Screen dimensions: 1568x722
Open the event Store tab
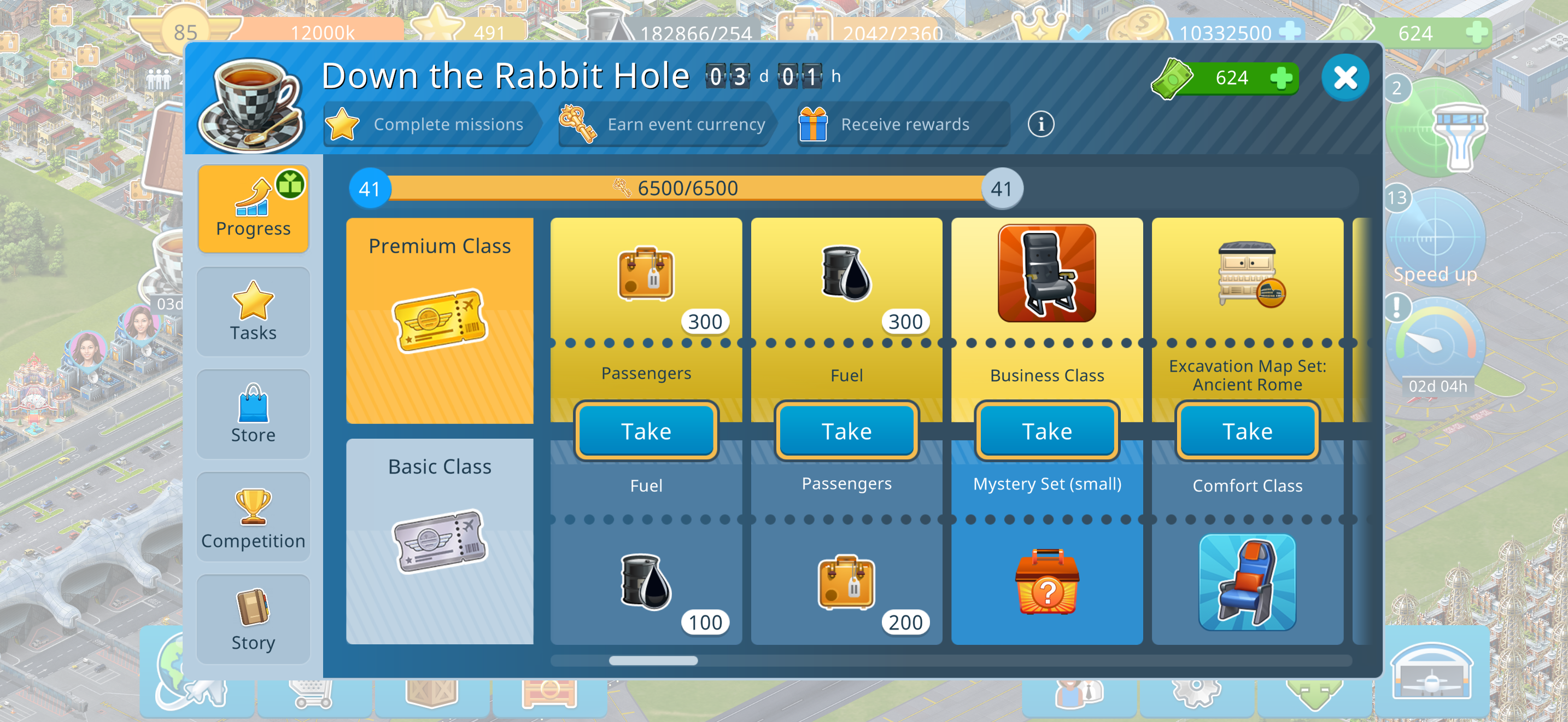pos(253,414)
